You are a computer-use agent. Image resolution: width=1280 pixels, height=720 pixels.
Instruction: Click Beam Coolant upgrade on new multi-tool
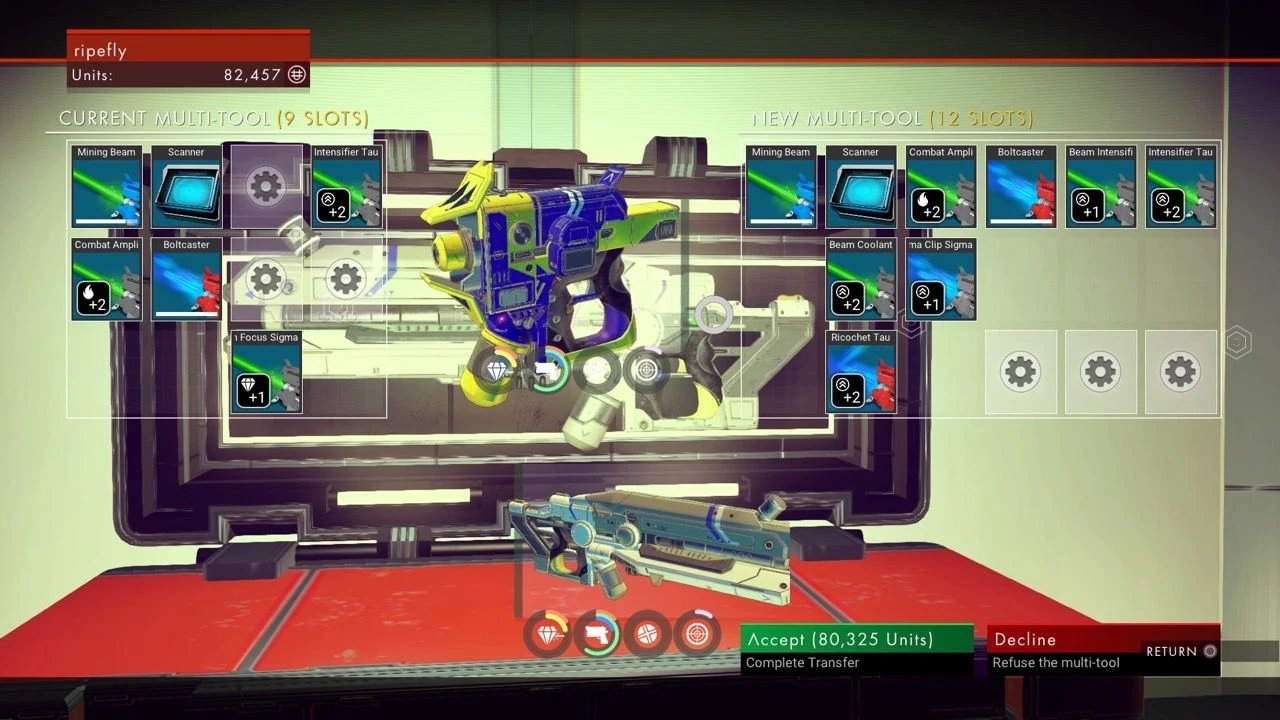click(861, 279)
